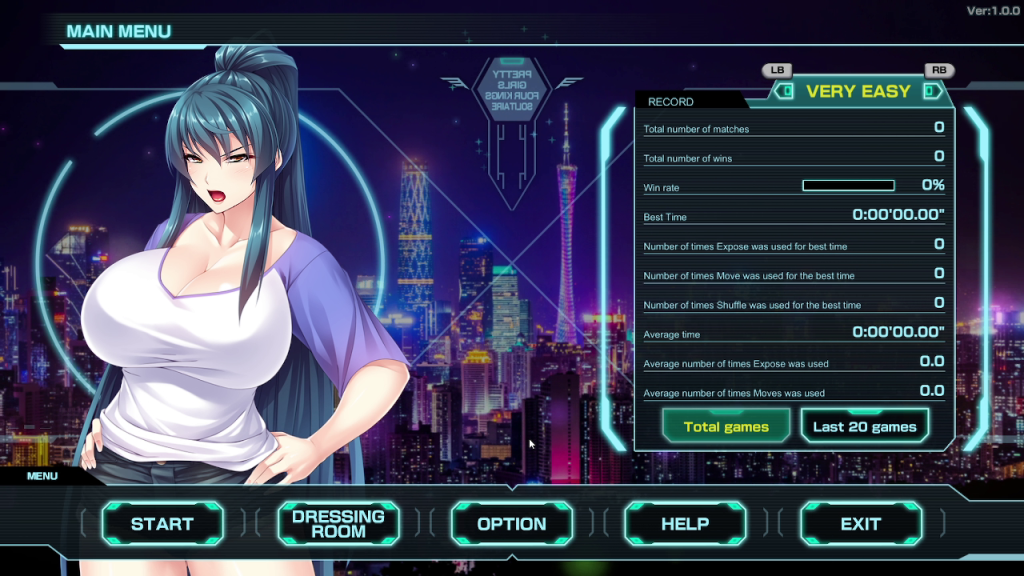
Task: Open the Dressing Room
Action: tap(338, 523)
